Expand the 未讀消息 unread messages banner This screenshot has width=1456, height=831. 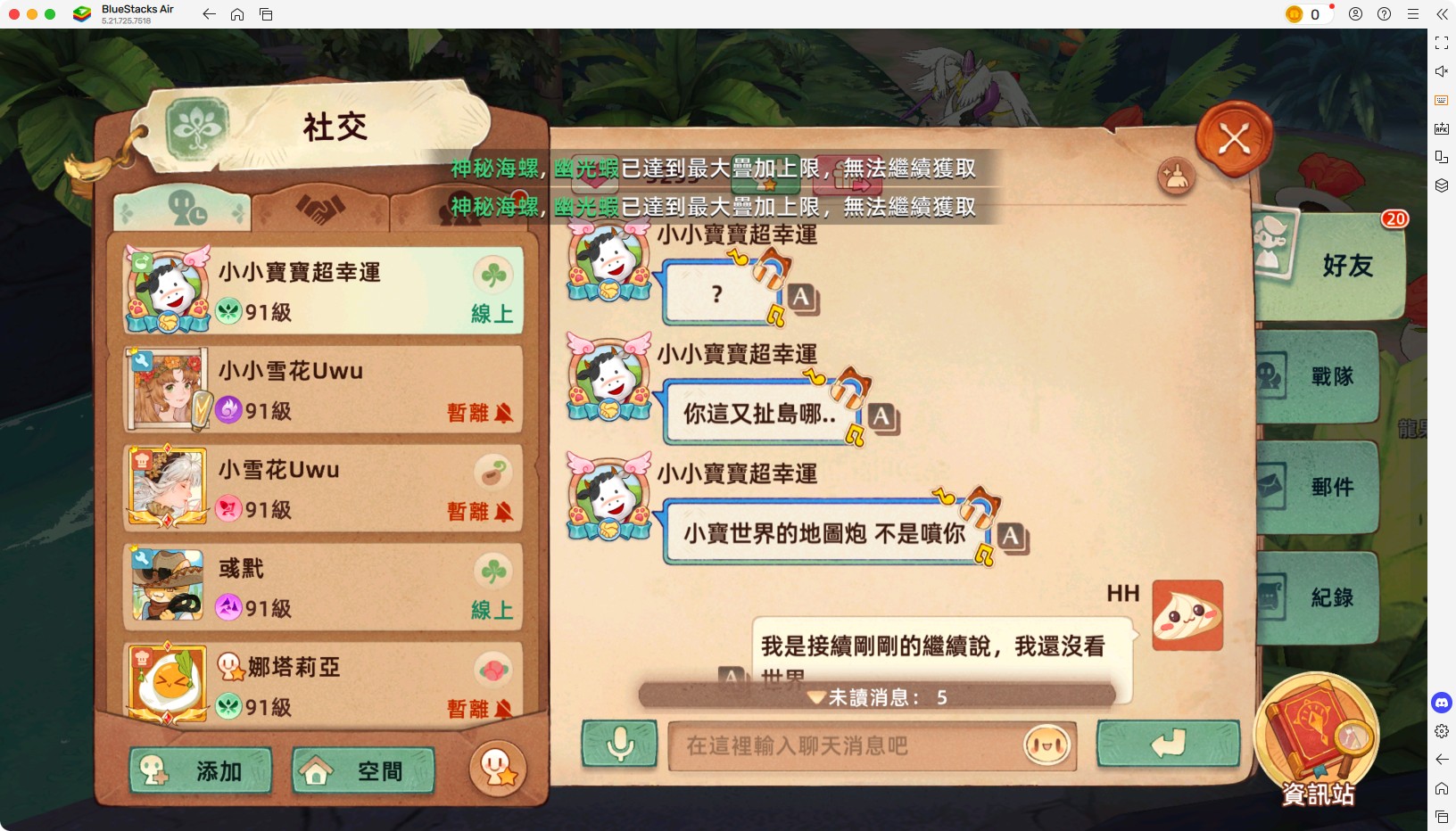[876, 698]
